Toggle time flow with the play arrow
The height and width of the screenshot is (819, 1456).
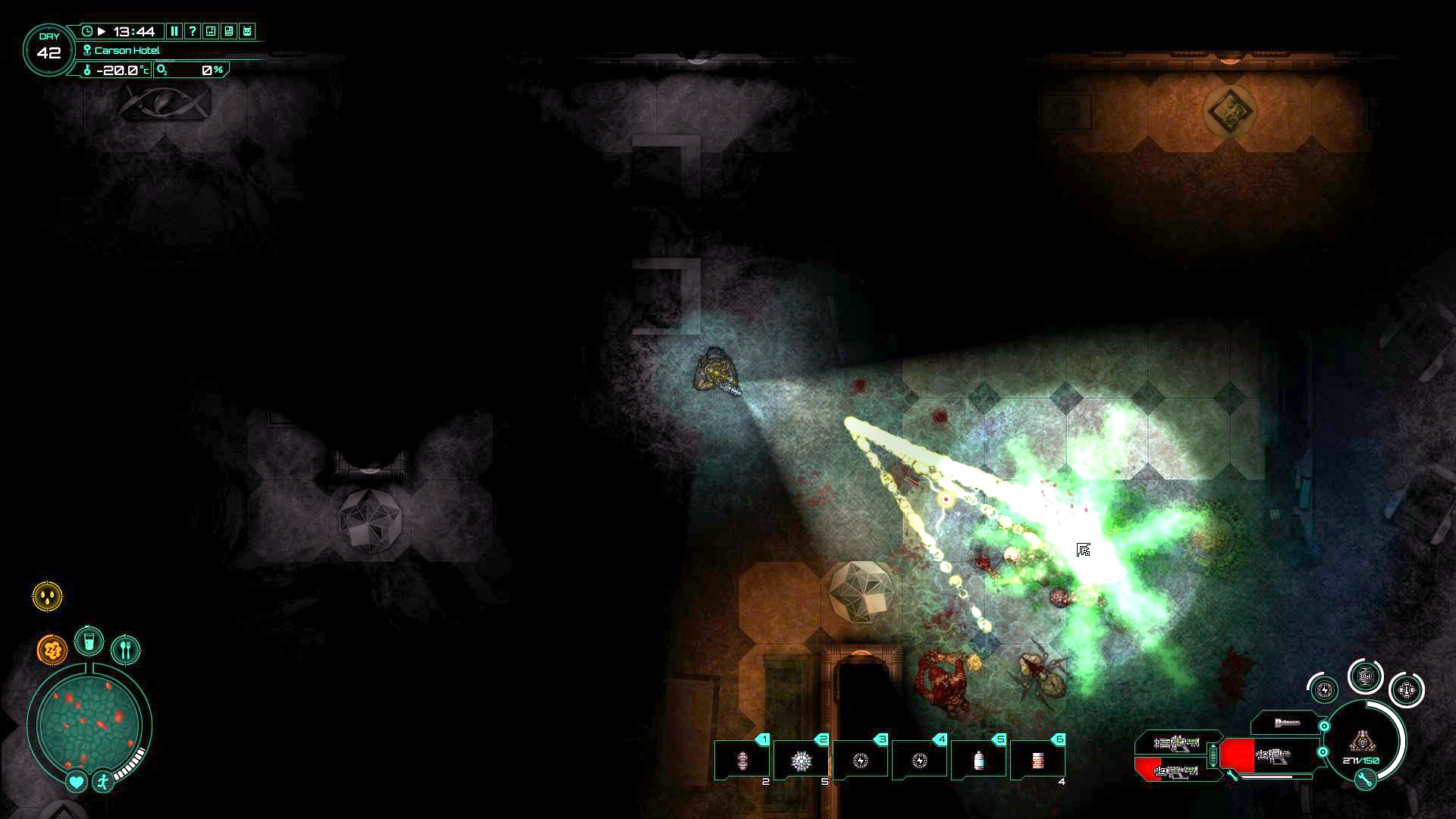(x=102, y=31)
